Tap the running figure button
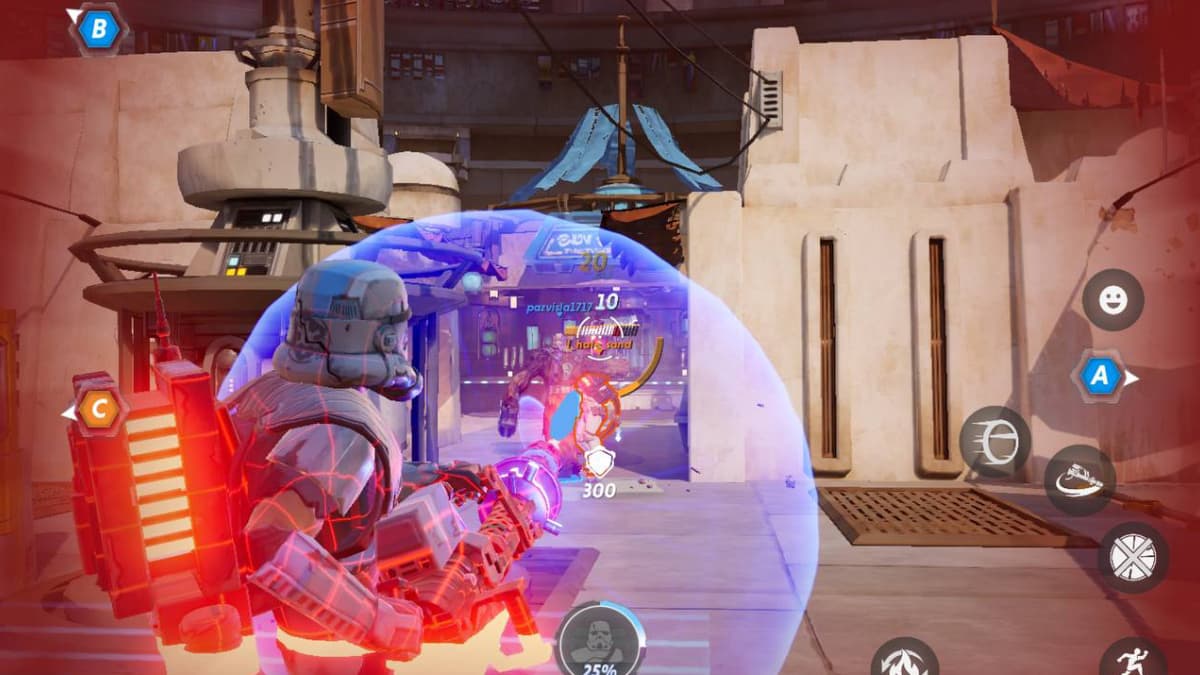Screen dimensions: 1200x675 coord(1133,660)
